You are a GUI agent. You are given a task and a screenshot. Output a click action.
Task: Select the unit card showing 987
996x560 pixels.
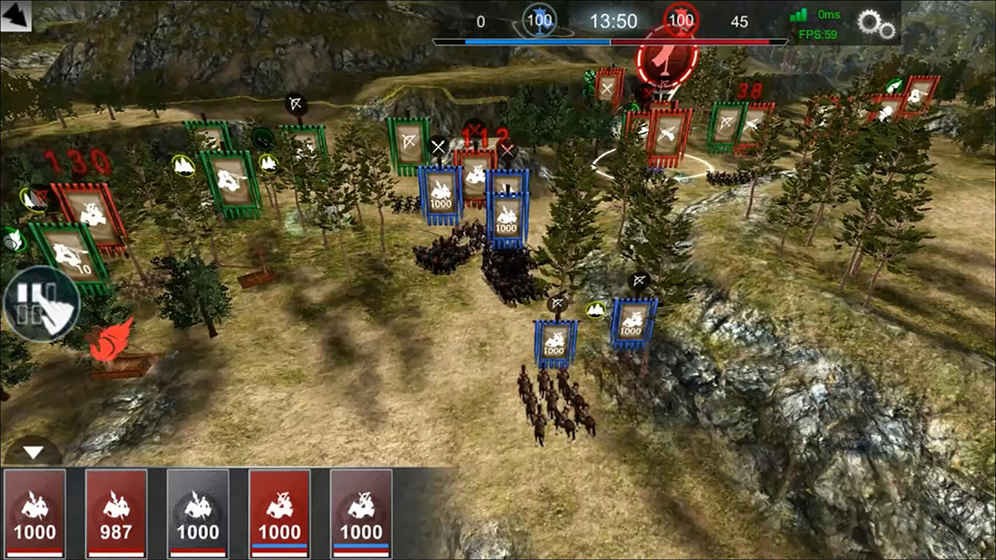pos(116,511)
